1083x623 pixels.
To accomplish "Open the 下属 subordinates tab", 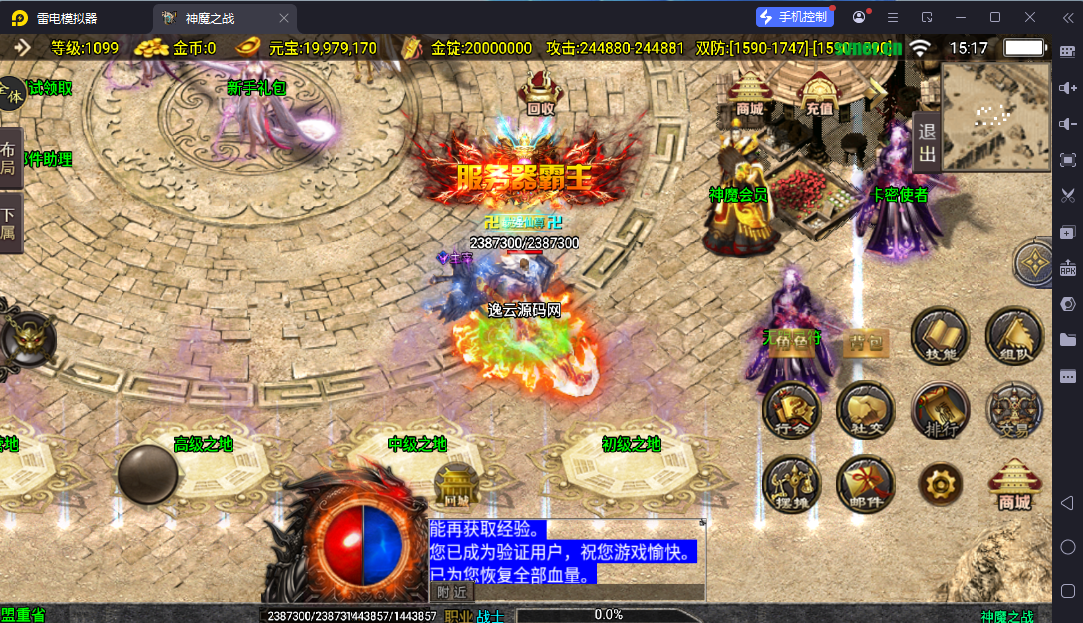I will tap(10, 224).
